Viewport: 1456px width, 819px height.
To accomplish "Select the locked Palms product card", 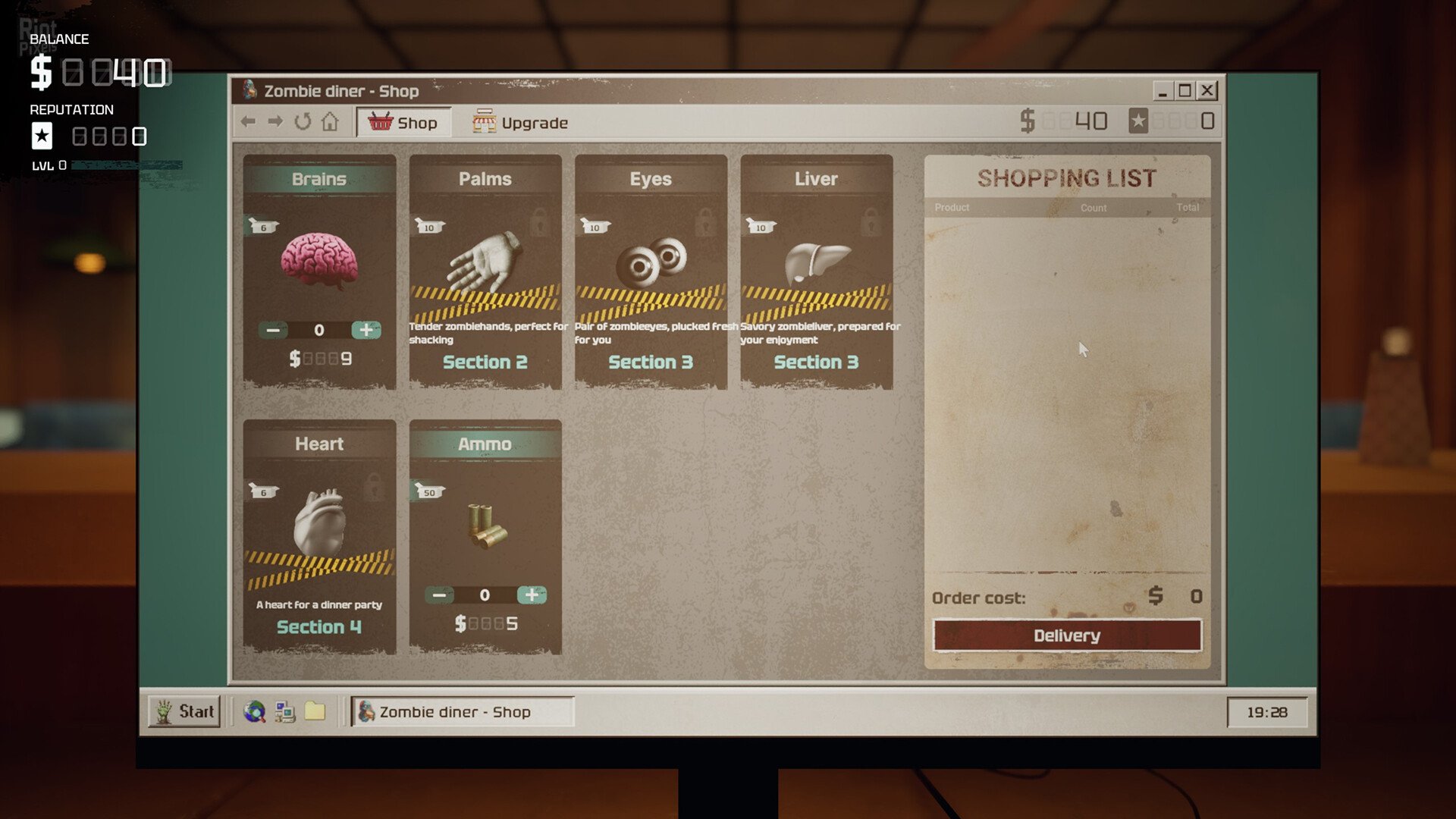I will [485, 271].
